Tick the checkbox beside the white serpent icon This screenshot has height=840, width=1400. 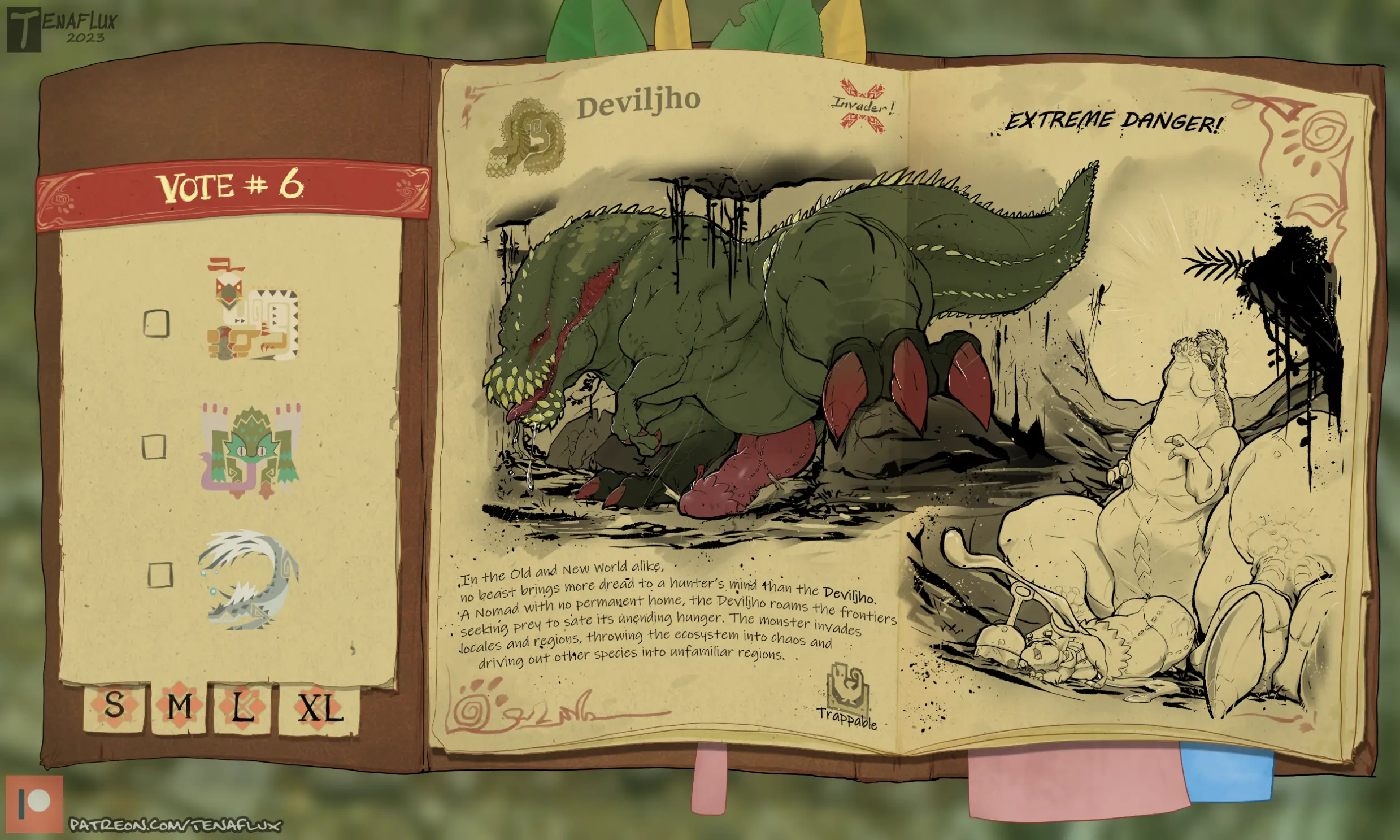coord(160,574)
